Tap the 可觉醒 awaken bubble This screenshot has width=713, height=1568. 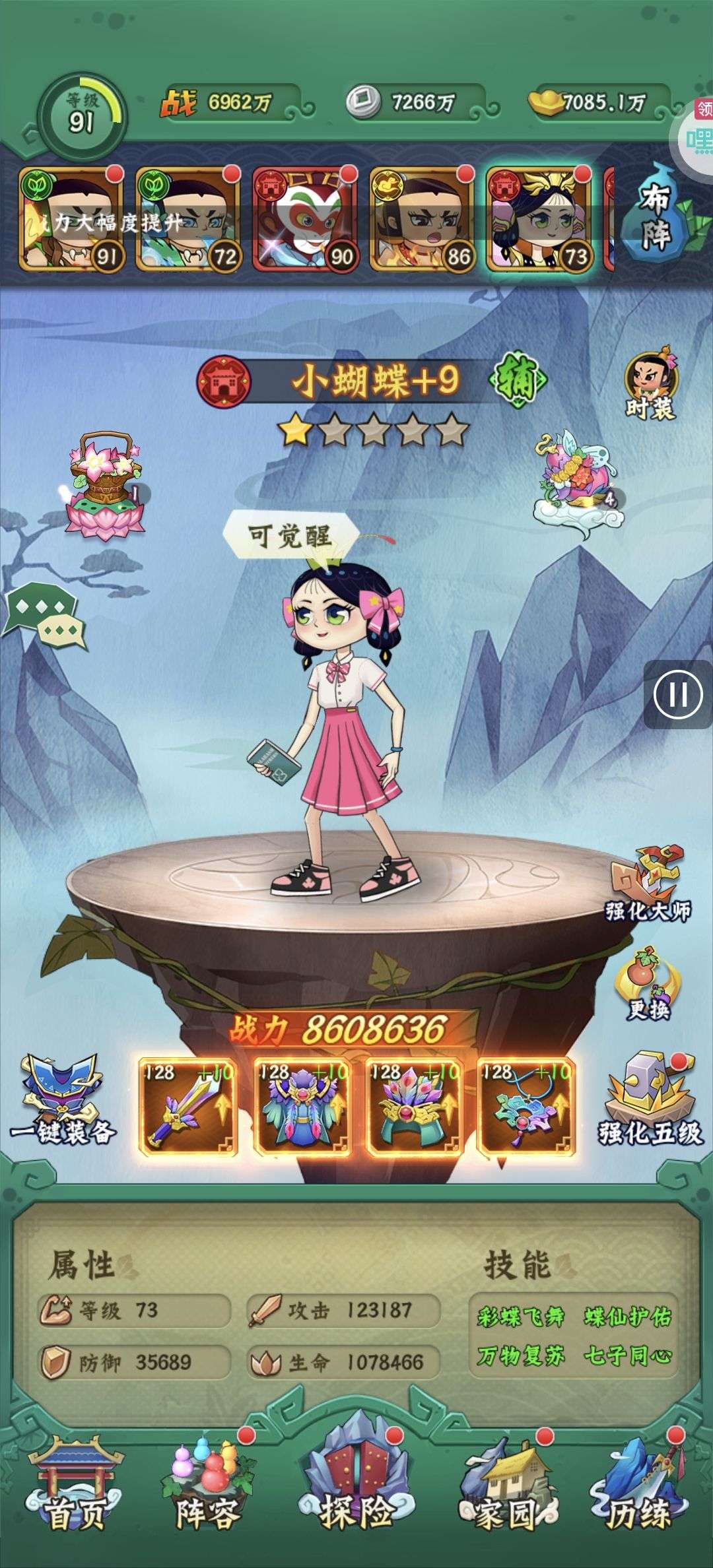(290, 535)
